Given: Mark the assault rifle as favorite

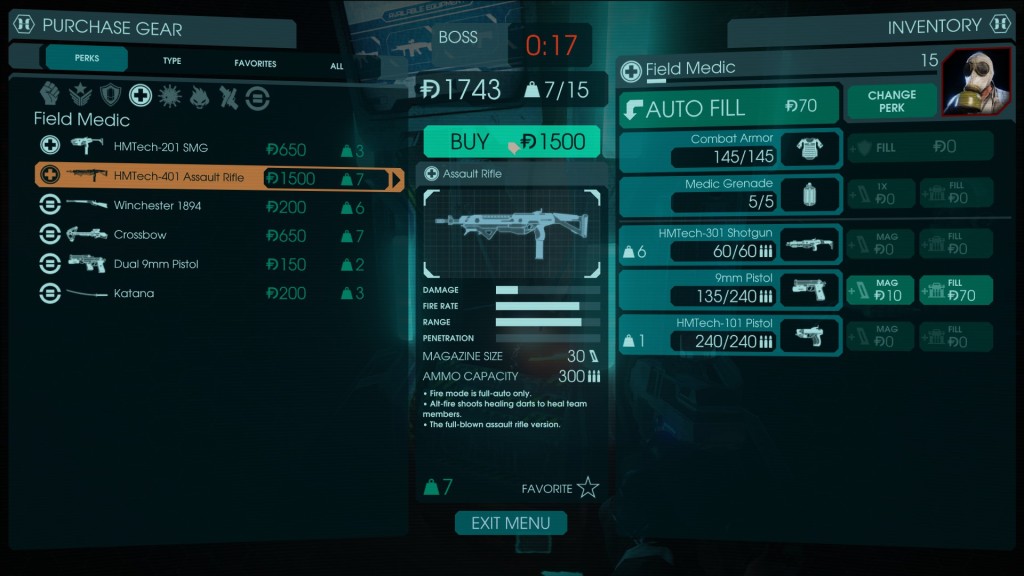Looking at the screenshot, I should [x=587, y=488].
